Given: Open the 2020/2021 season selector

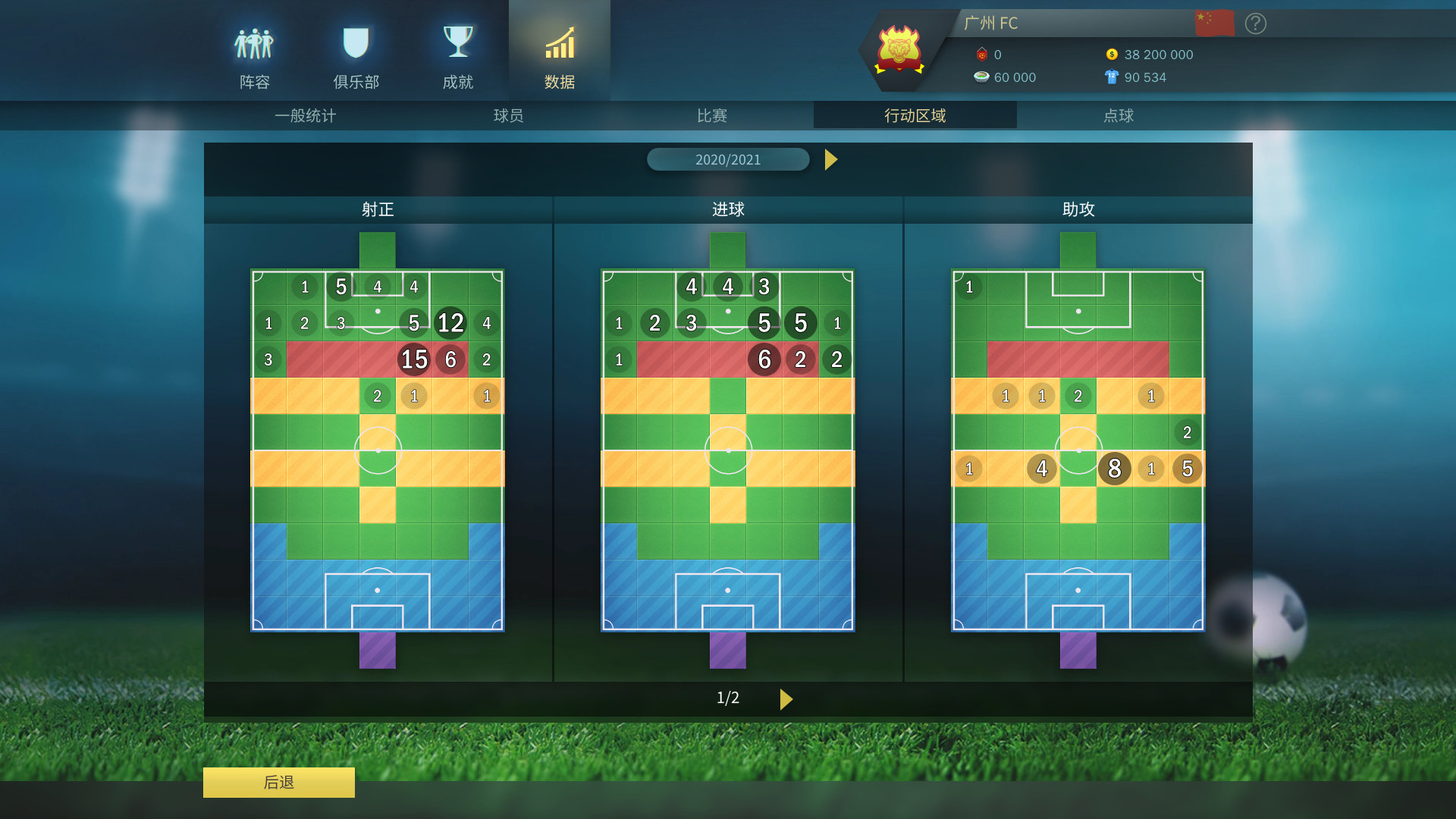Looking at the screenshot, I should click(x=728, y=159).
